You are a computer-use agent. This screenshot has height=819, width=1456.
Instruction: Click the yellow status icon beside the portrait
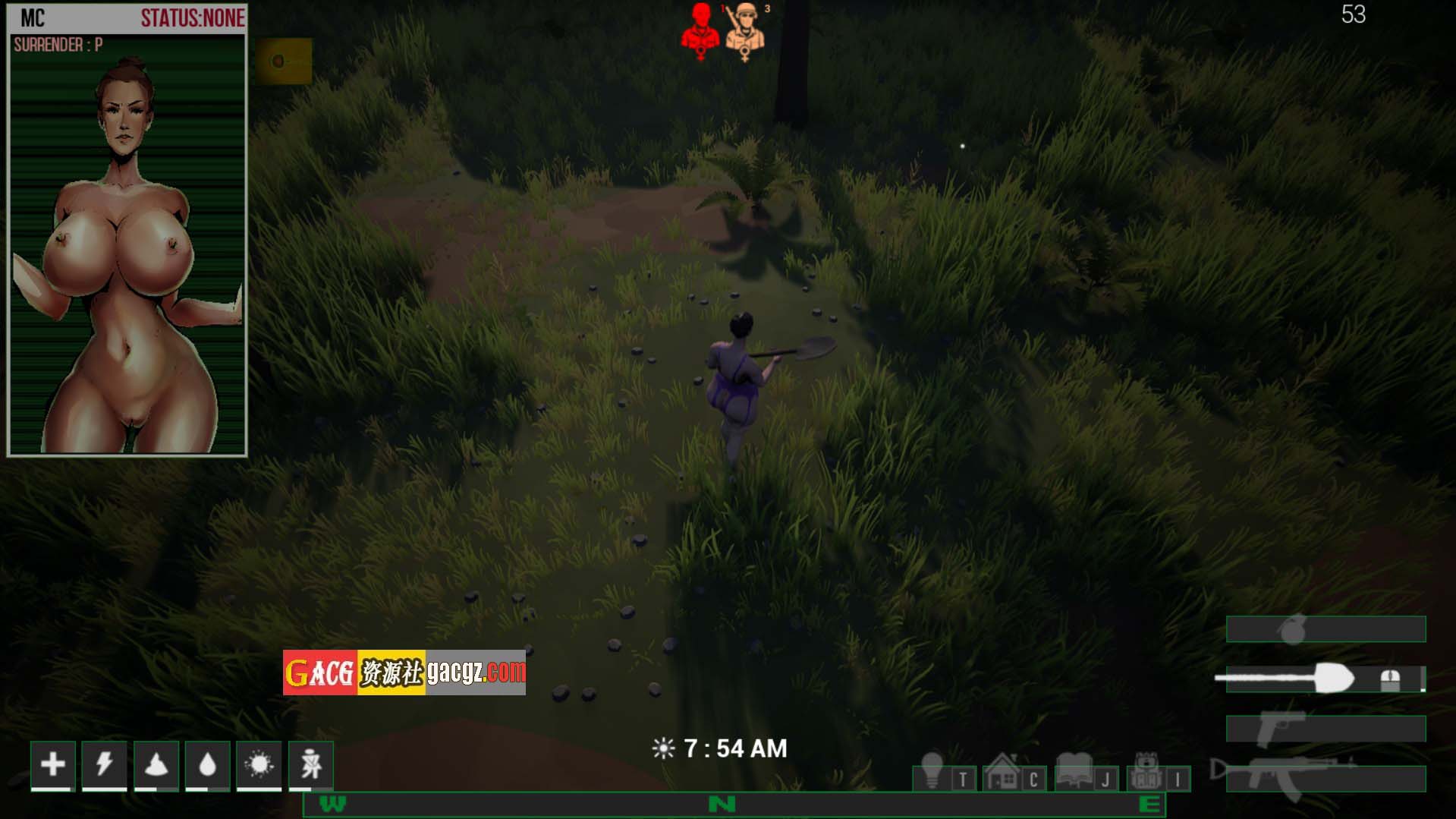click(x=283, y=61)
